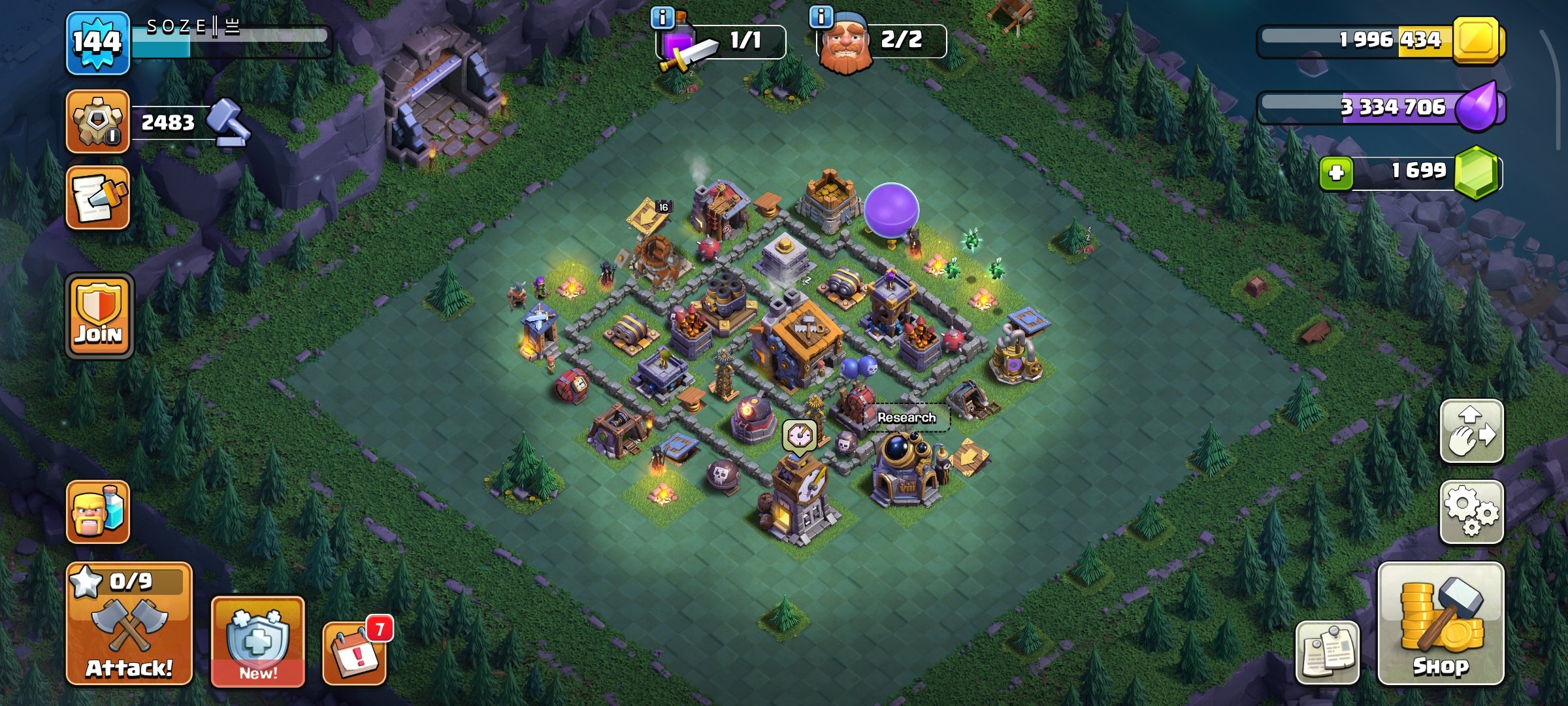The image size is (1568, 706).
Task: Open the gear league badge icon
Action: click(98, 122)
